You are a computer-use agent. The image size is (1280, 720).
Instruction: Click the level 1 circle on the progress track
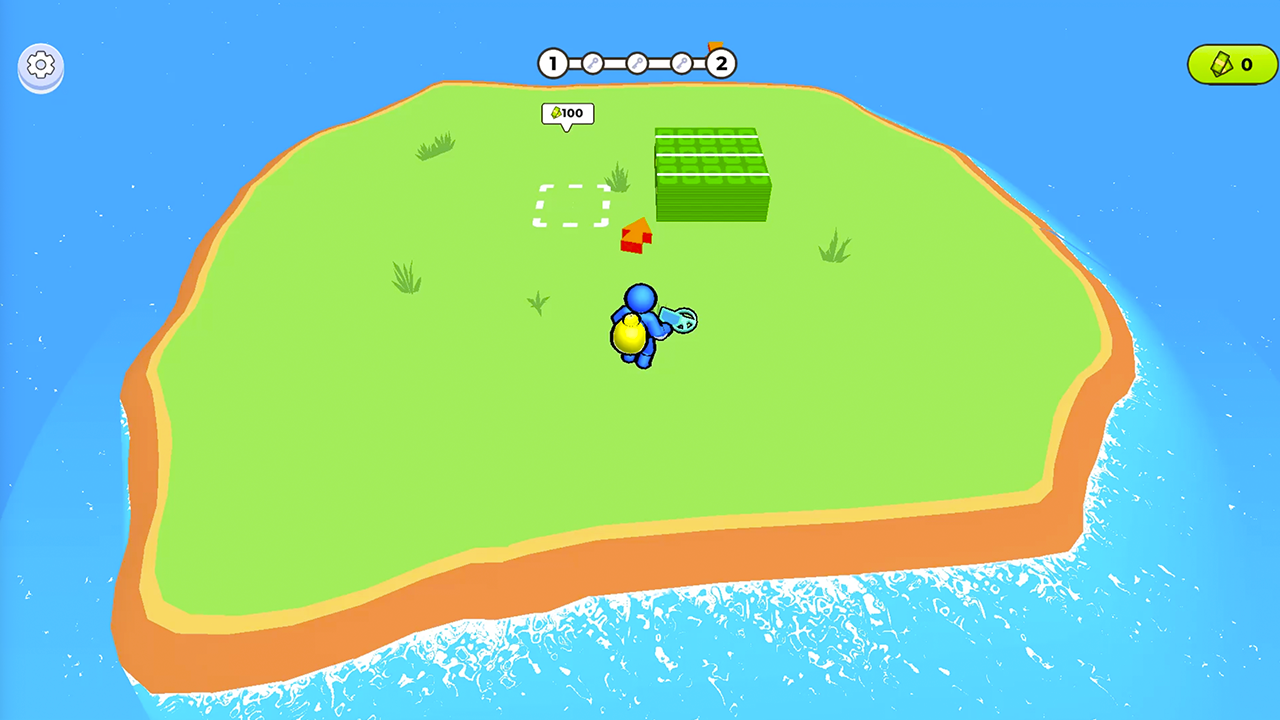[x=553, y=64]
